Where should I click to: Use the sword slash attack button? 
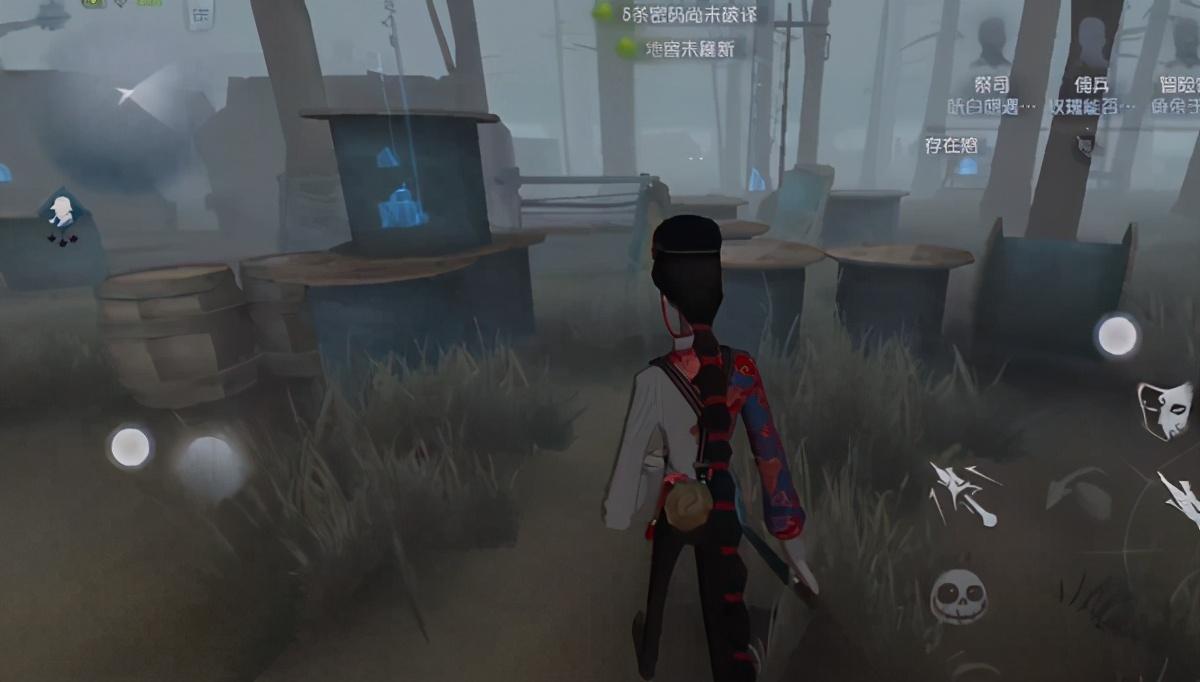(x=961, y=492)
